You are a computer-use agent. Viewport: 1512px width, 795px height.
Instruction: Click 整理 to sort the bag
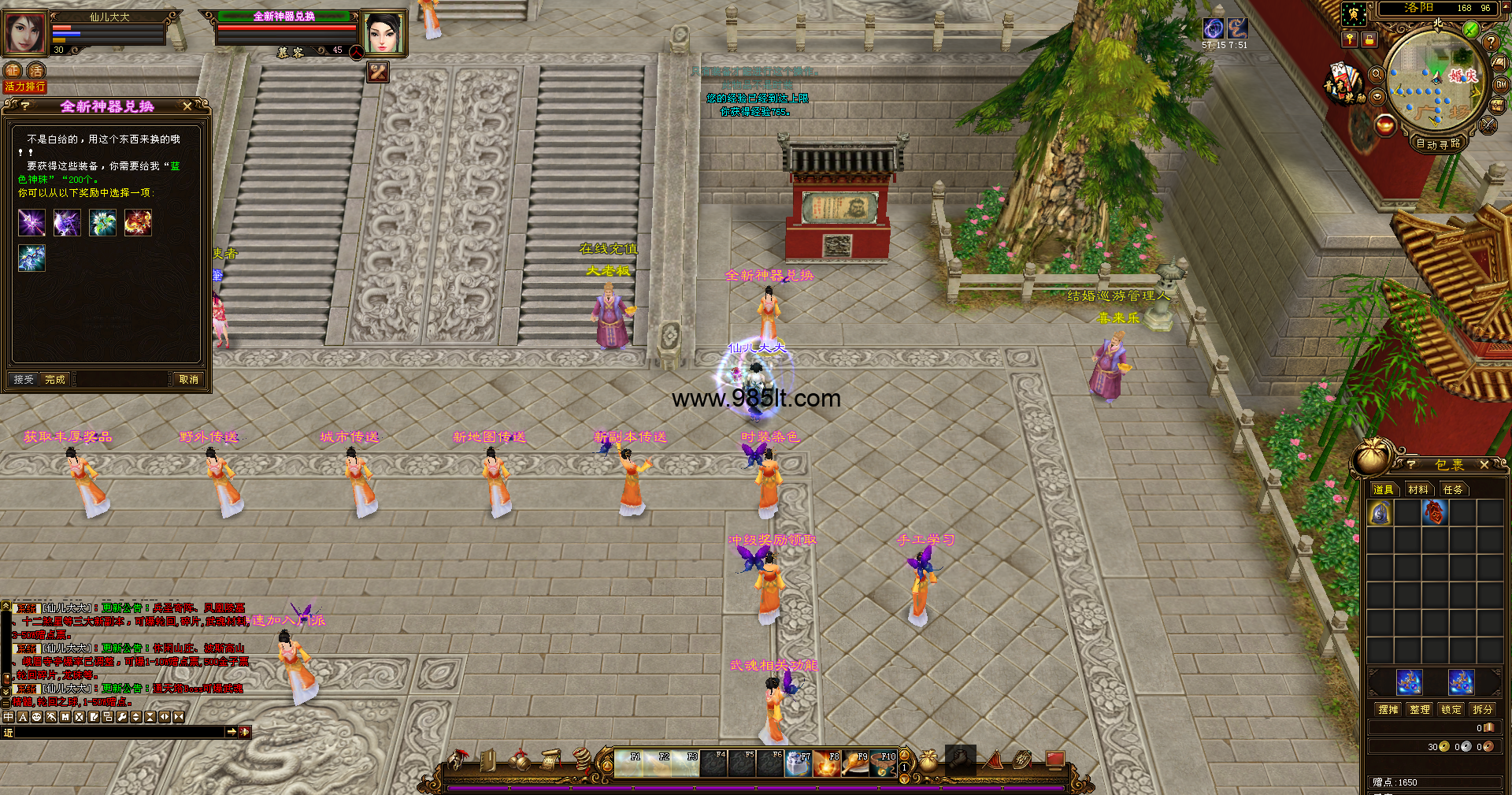point(1419,709)
